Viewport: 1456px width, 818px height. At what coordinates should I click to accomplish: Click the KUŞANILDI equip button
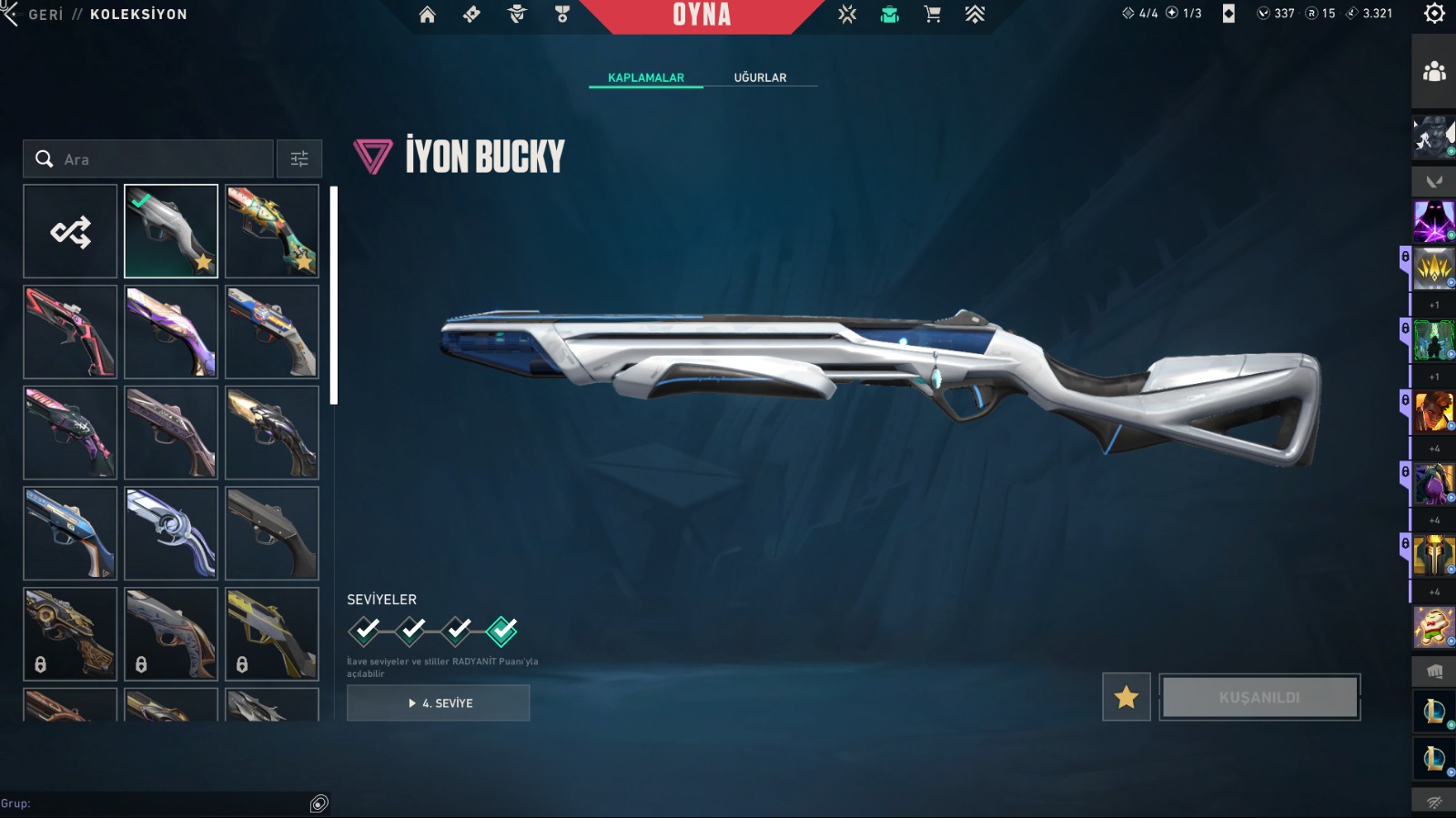pos(1259,698)
